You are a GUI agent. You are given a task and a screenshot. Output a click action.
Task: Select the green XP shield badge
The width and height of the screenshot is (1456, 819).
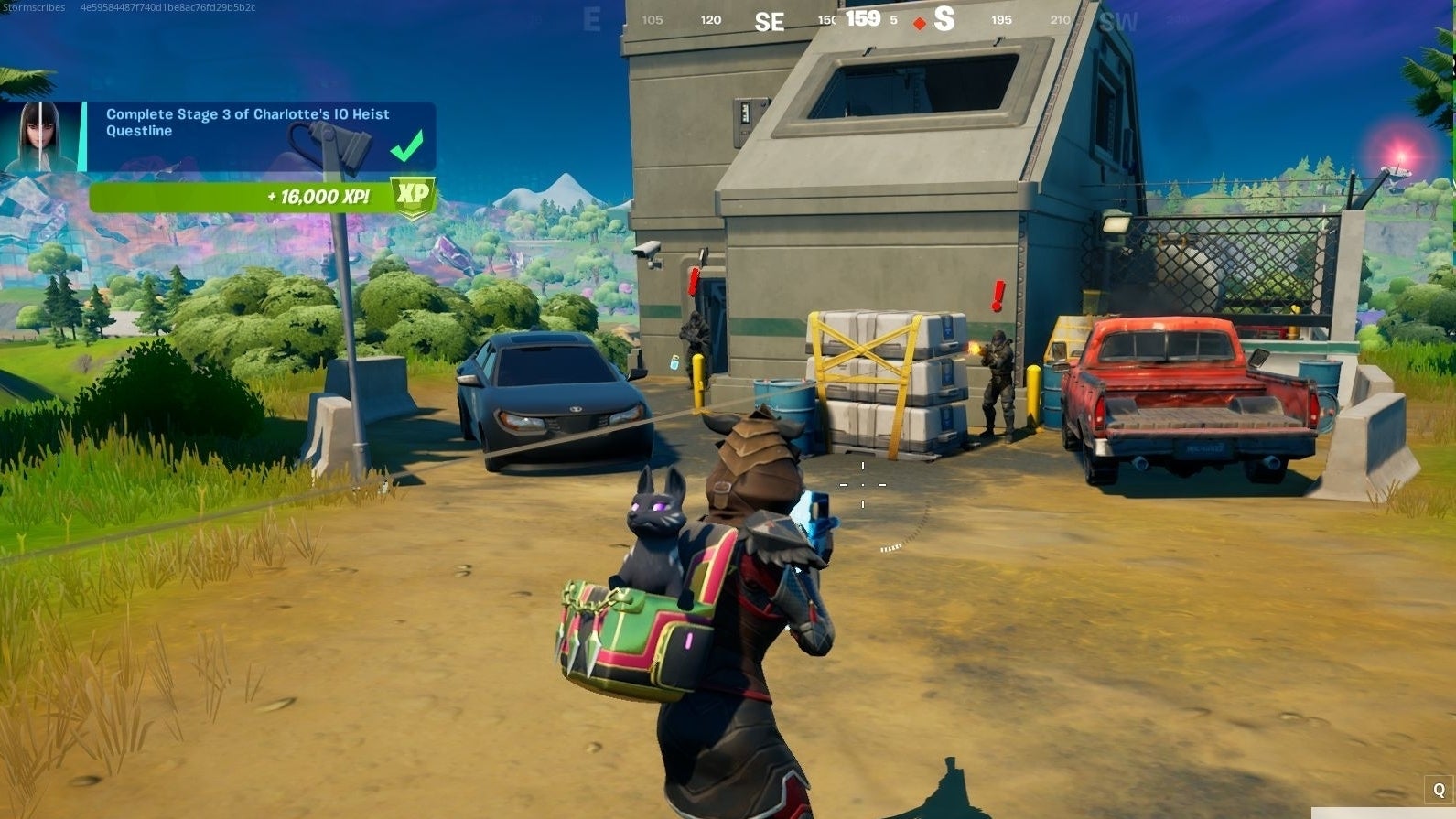413,195
